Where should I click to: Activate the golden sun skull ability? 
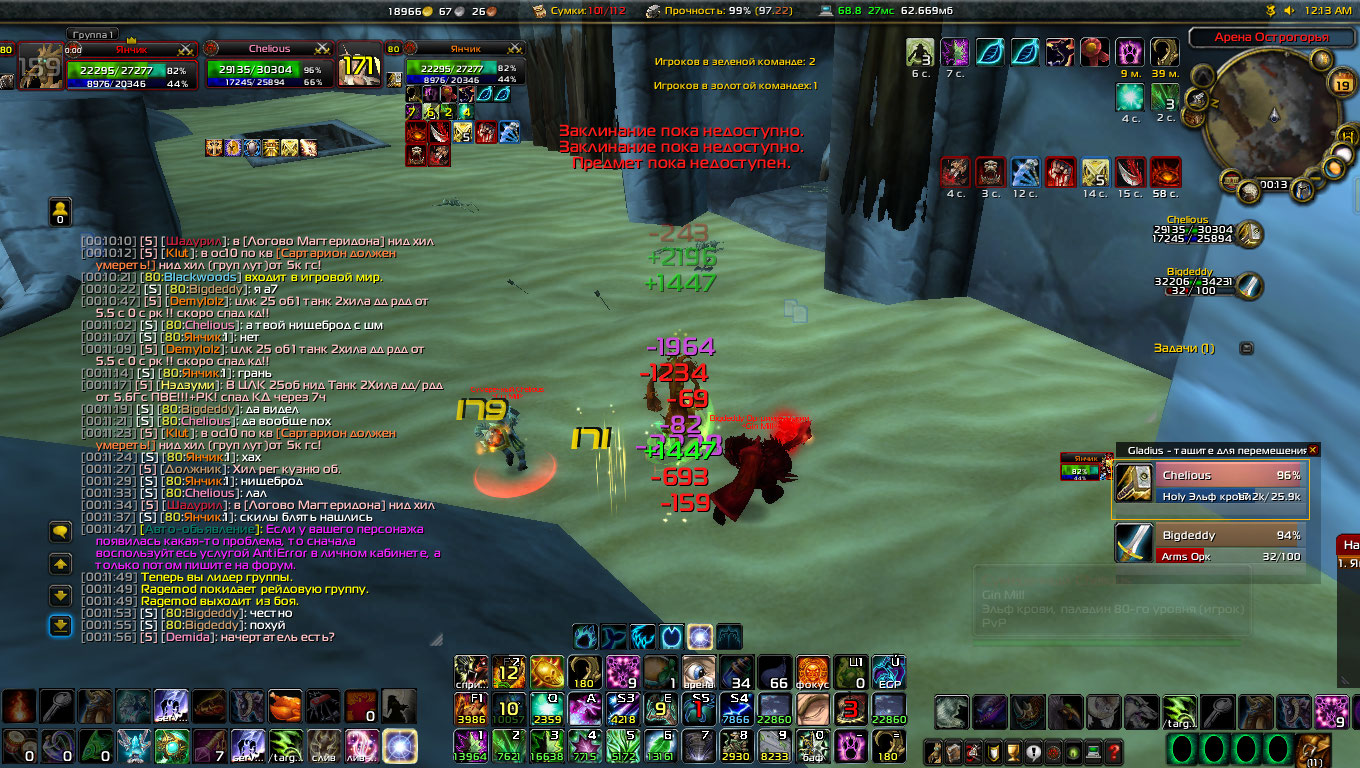(x=546, y=672)
